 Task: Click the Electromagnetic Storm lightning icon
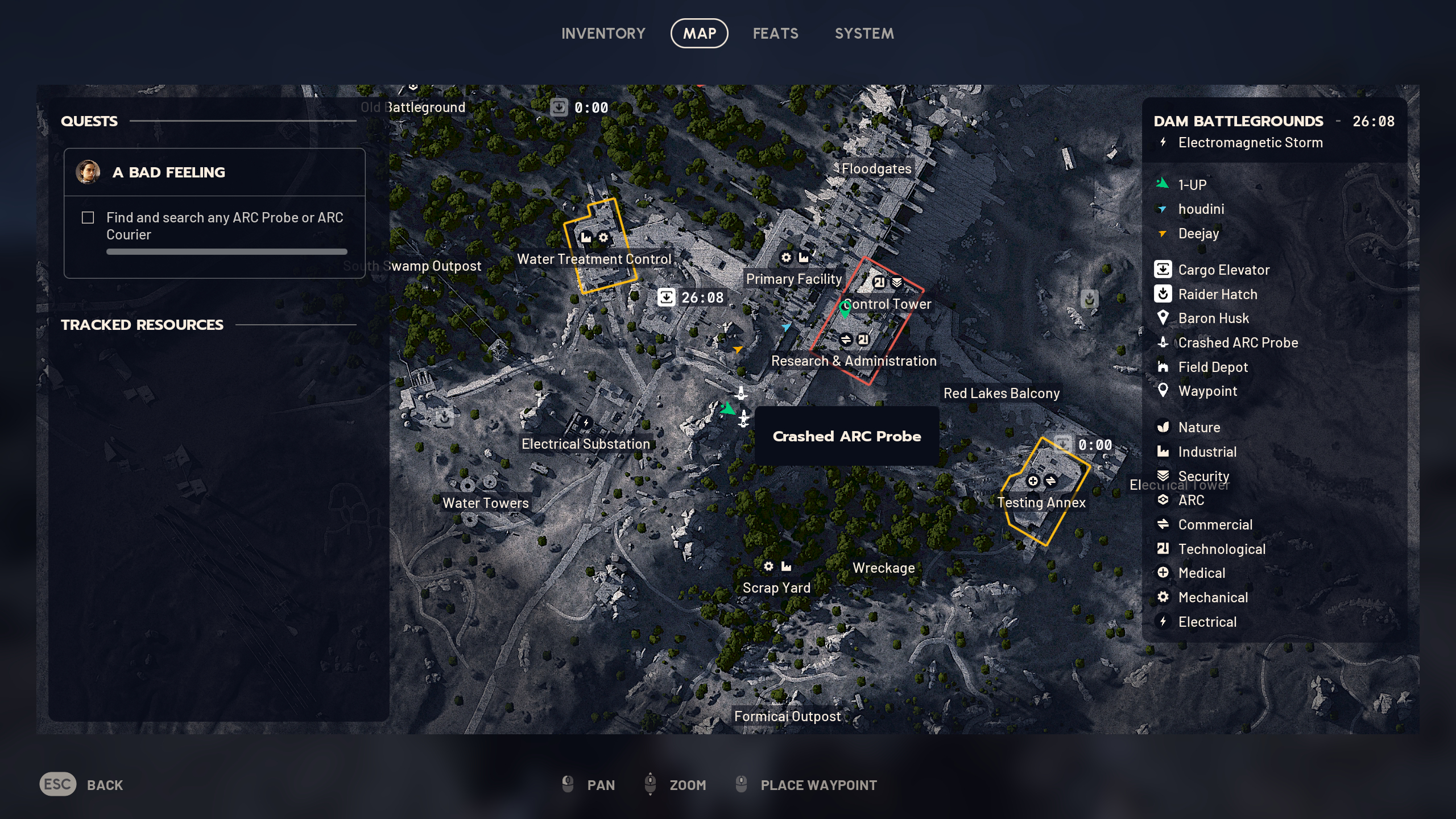point(1162,143)
